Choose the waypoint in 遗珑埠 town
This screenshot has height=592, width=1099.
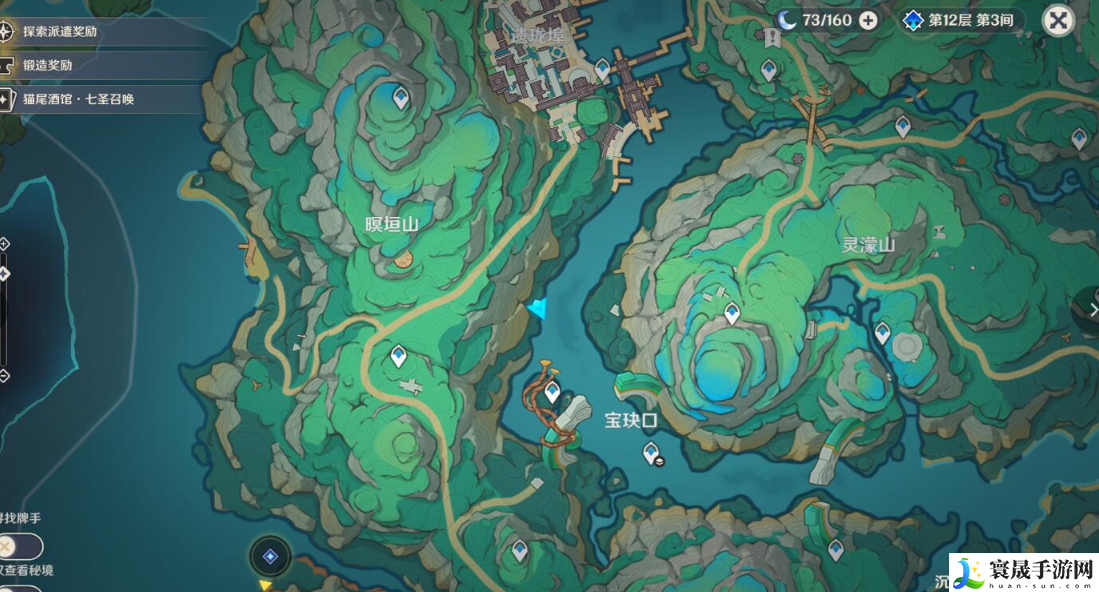(x=602, y=70)
